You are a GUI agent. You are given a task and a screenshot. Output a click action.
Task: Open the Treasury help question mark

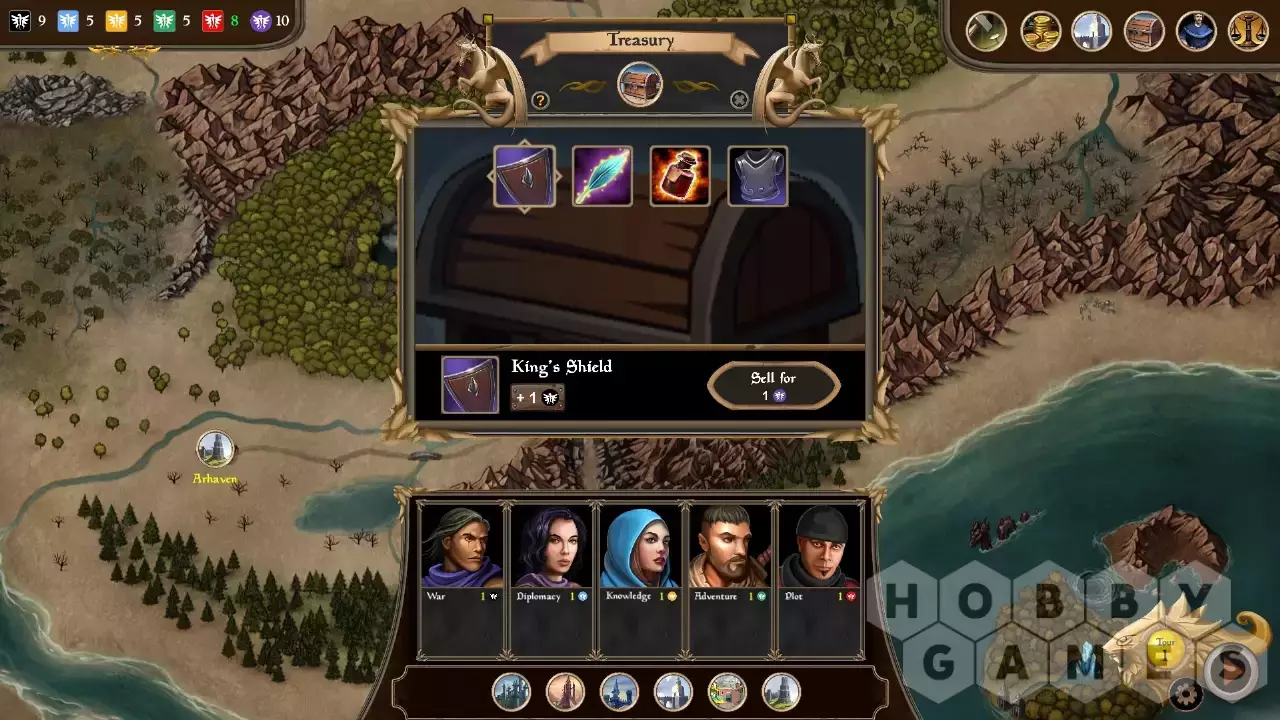point(540,100)
